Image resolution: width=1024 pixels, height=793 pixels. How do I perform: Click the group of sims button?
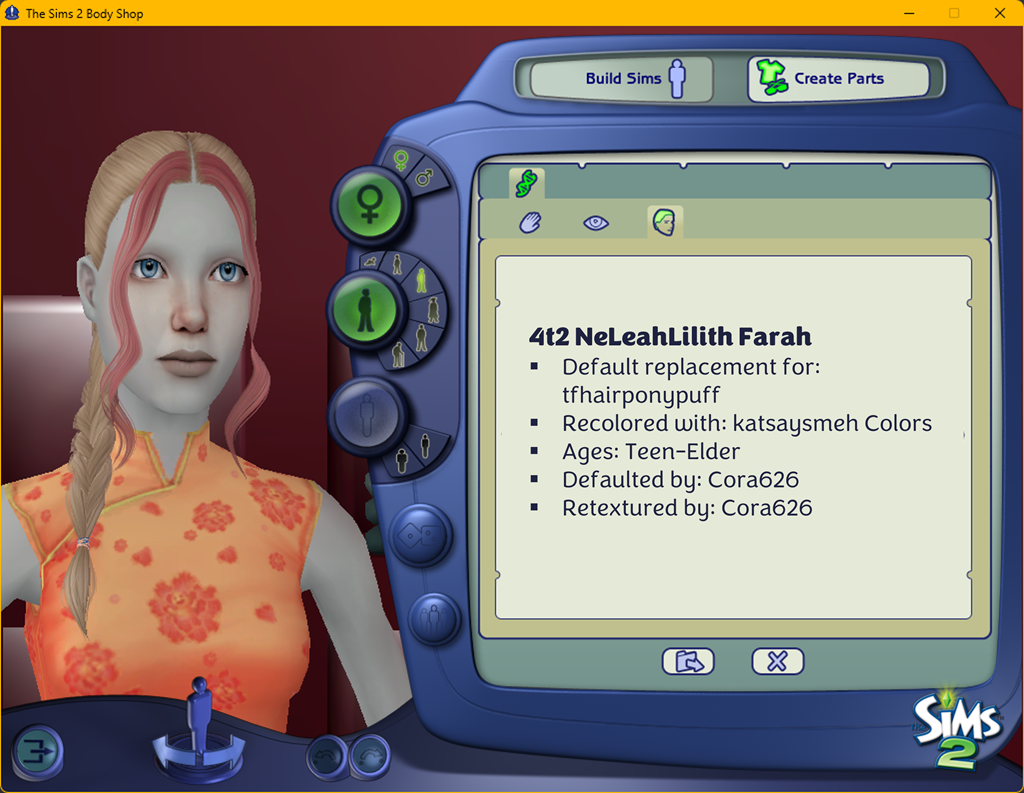(433, 617)
